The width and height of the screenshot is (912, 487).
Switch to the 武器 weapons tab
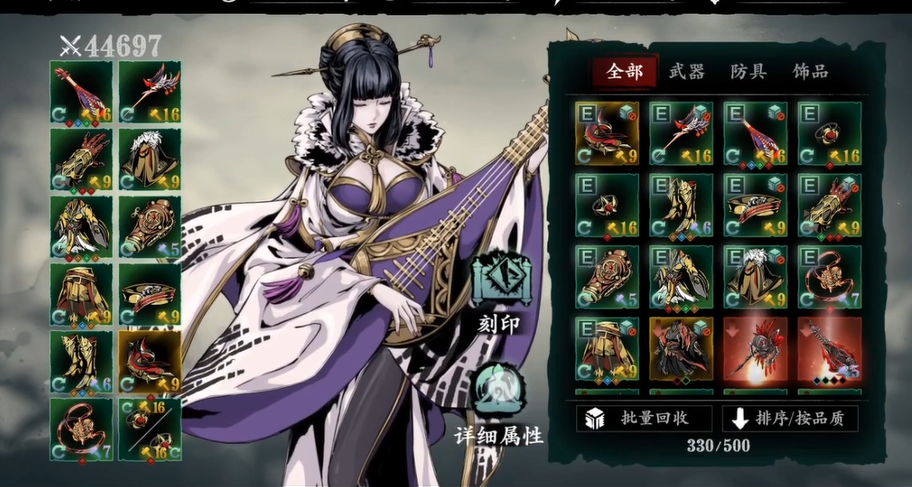click(688, 71)
